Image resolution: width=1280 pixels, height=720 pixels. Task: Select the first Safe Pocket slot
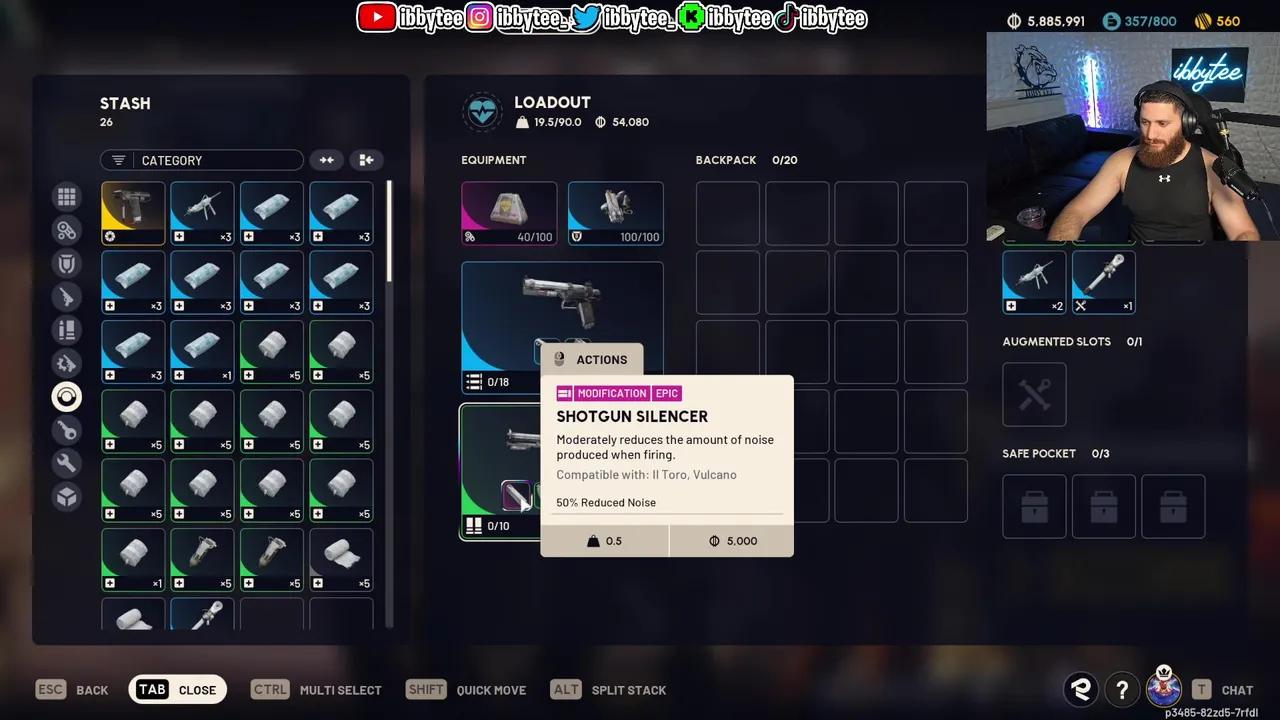pos(1034,506)
